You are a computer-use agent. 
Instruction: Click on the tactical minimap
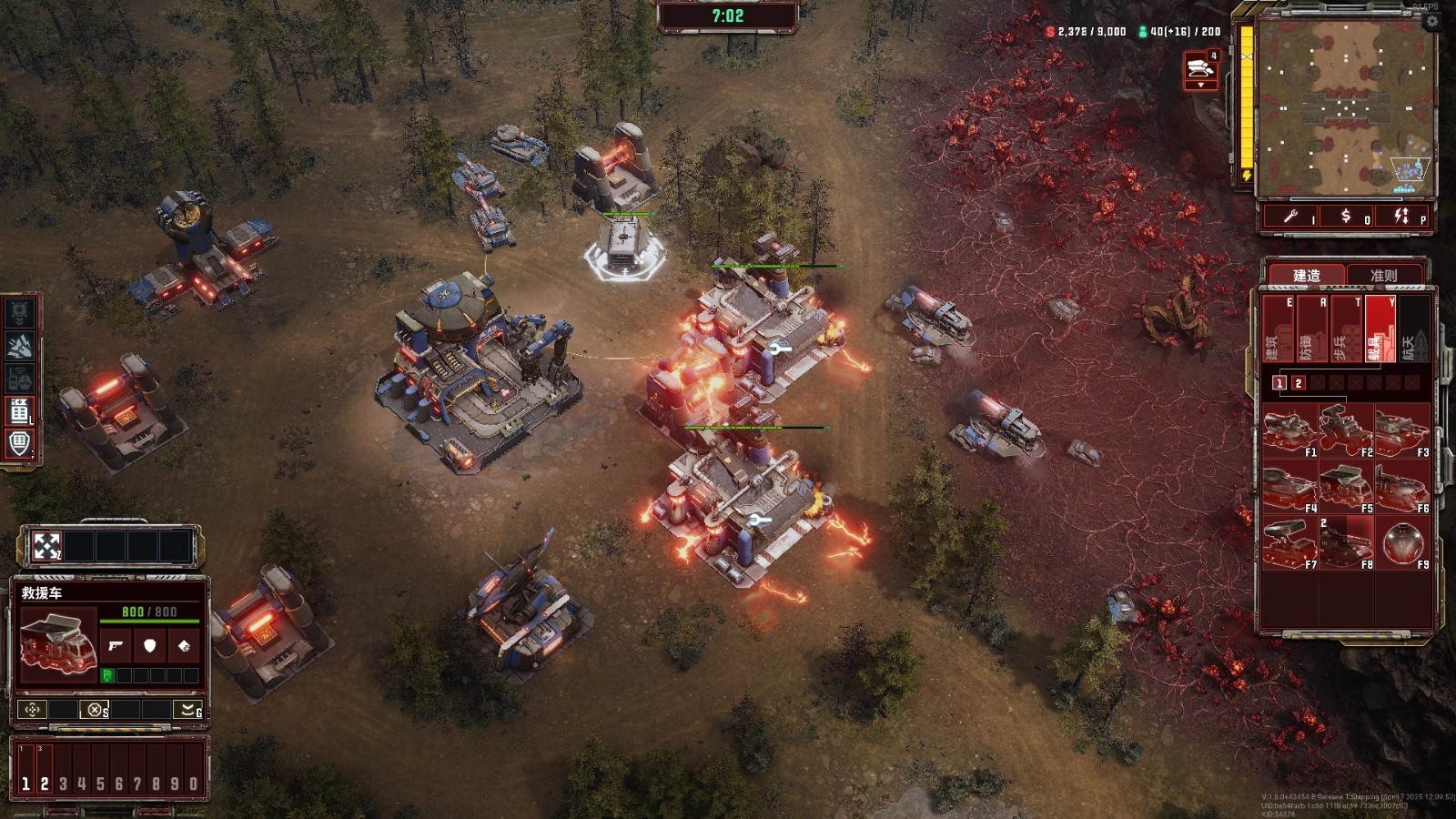point(1345,107)
